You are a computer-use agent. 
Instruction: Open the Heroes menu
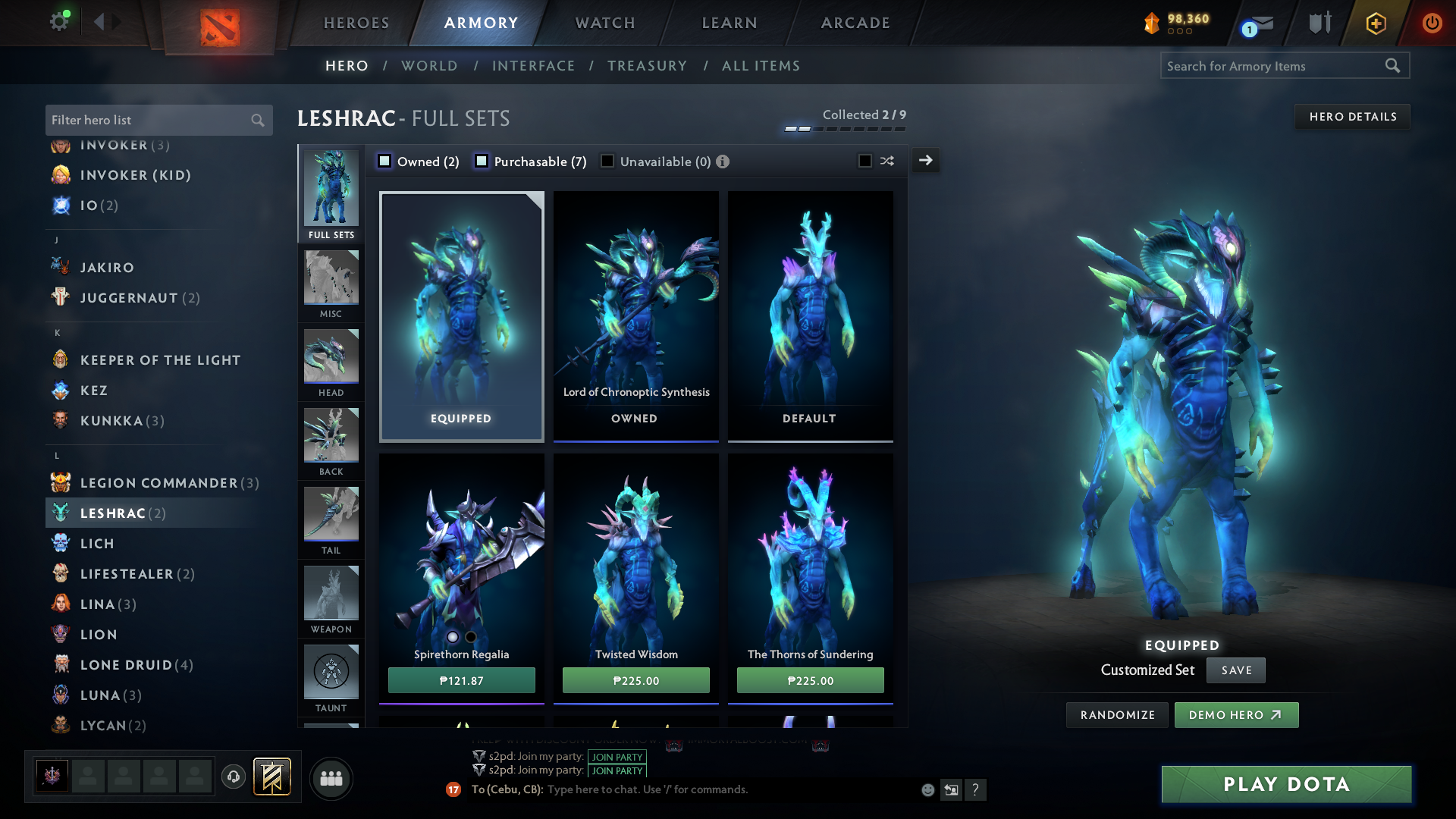tap(356, 23)
